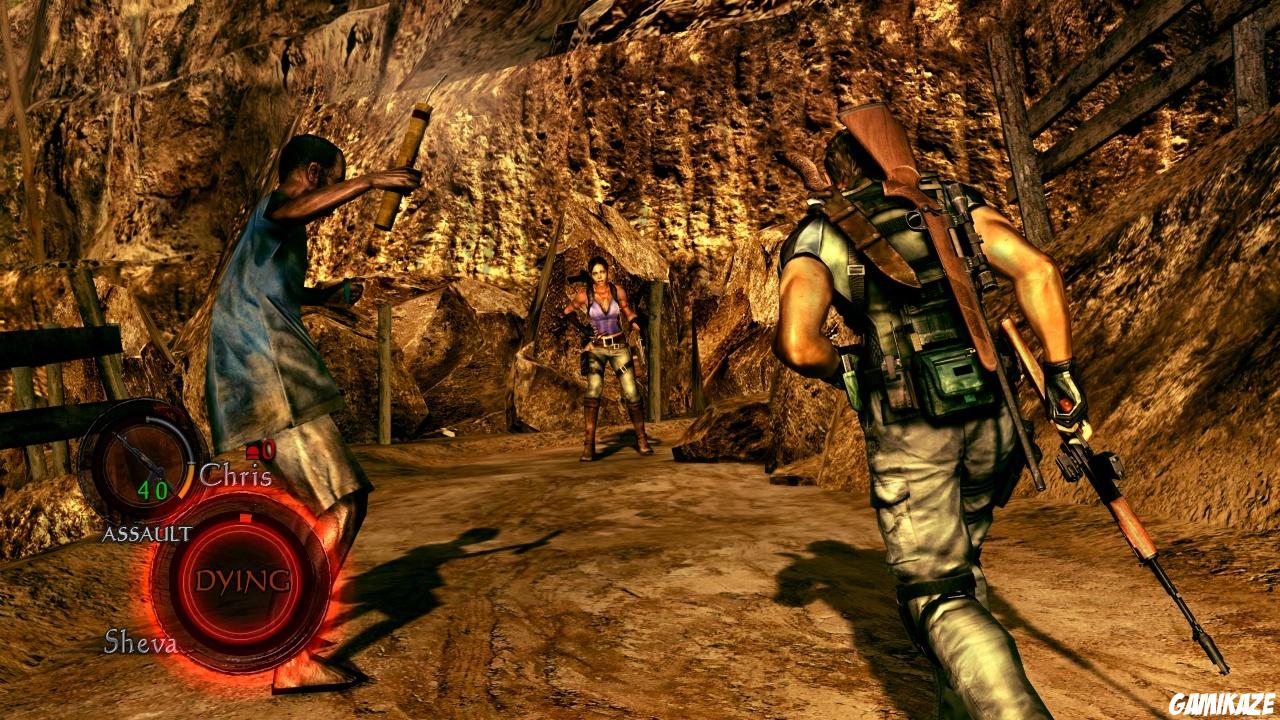The width and height of the screenshot is (1280, 720).
Task: Click the DYING status indicator on Sheva's gauge
Action: [244, 580]
